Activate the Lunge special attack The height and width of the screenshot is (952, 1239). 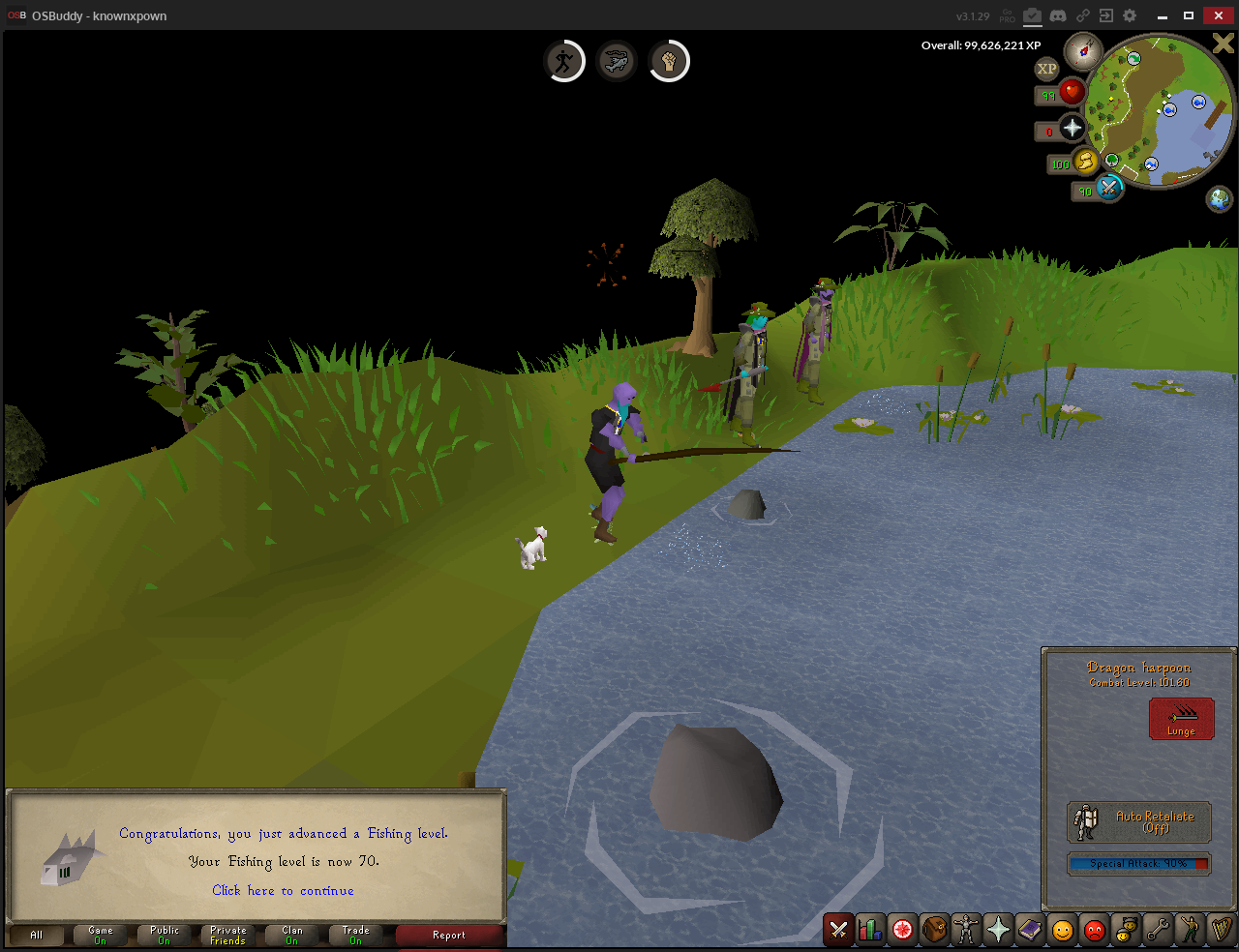click(1181, 718)
